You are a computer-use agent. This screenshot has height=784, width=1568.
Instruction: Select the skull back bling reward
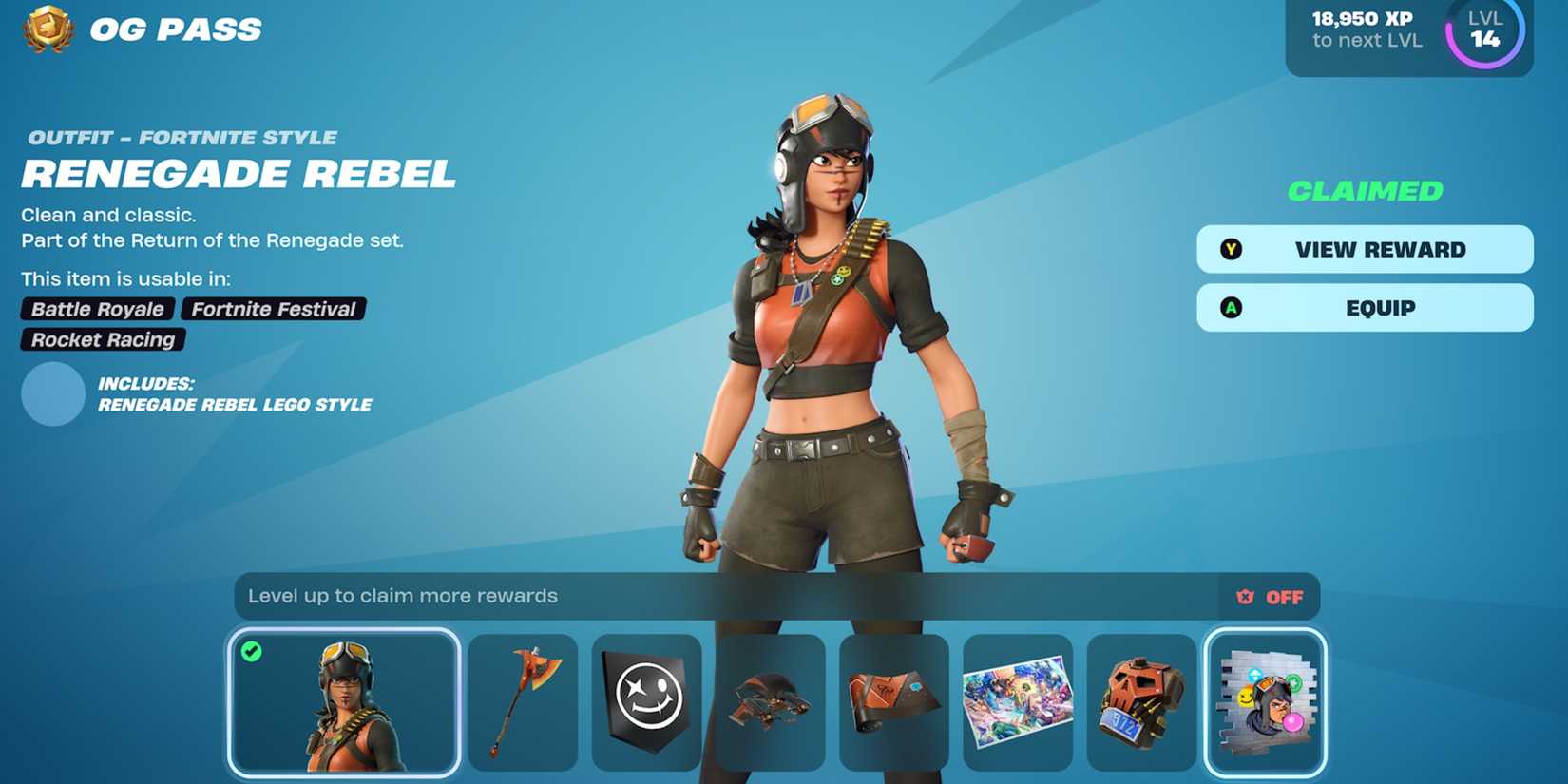coord(1141,701)
